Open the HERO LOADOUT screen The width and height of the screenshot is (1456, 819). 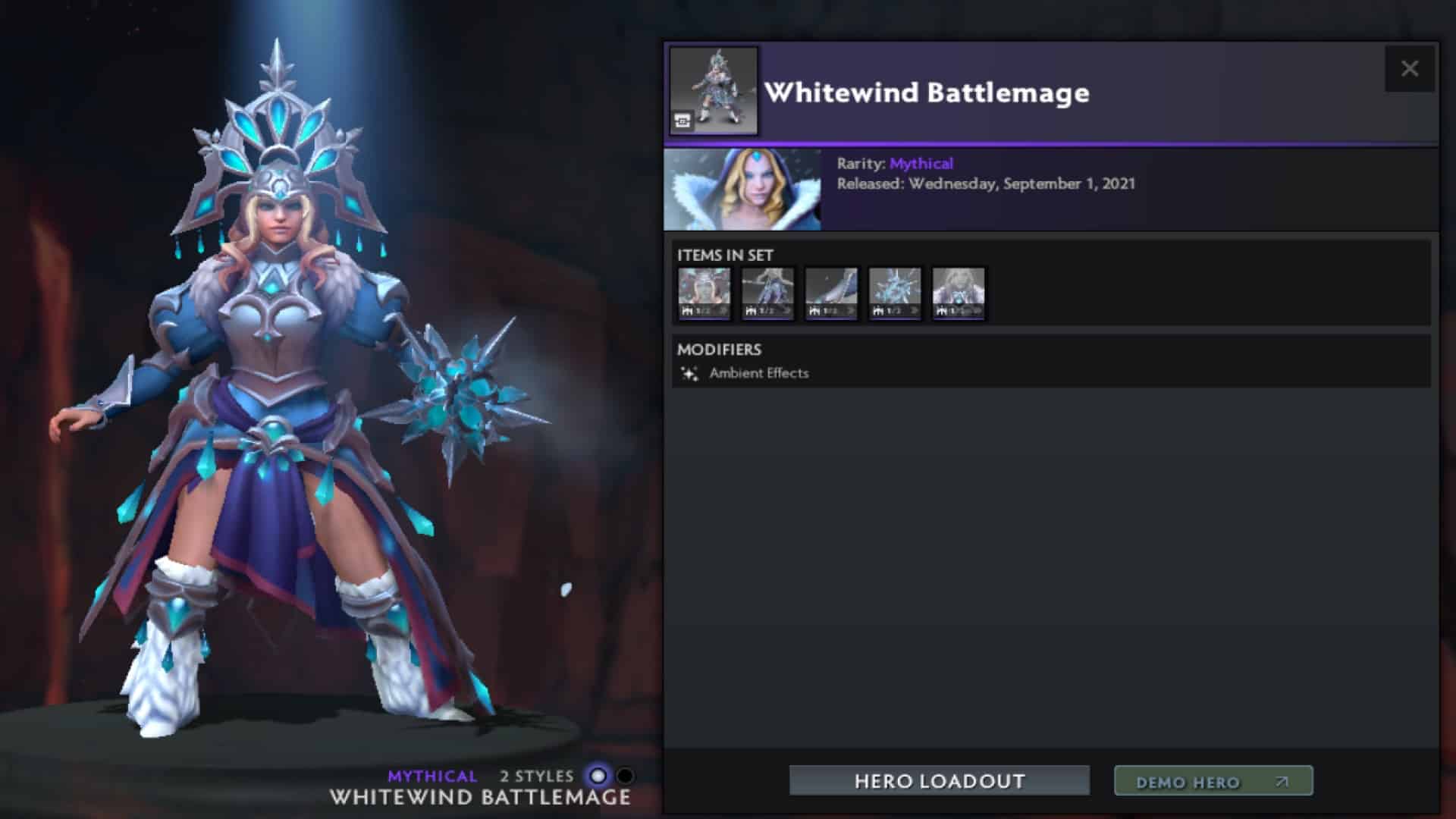pos(940,780)
